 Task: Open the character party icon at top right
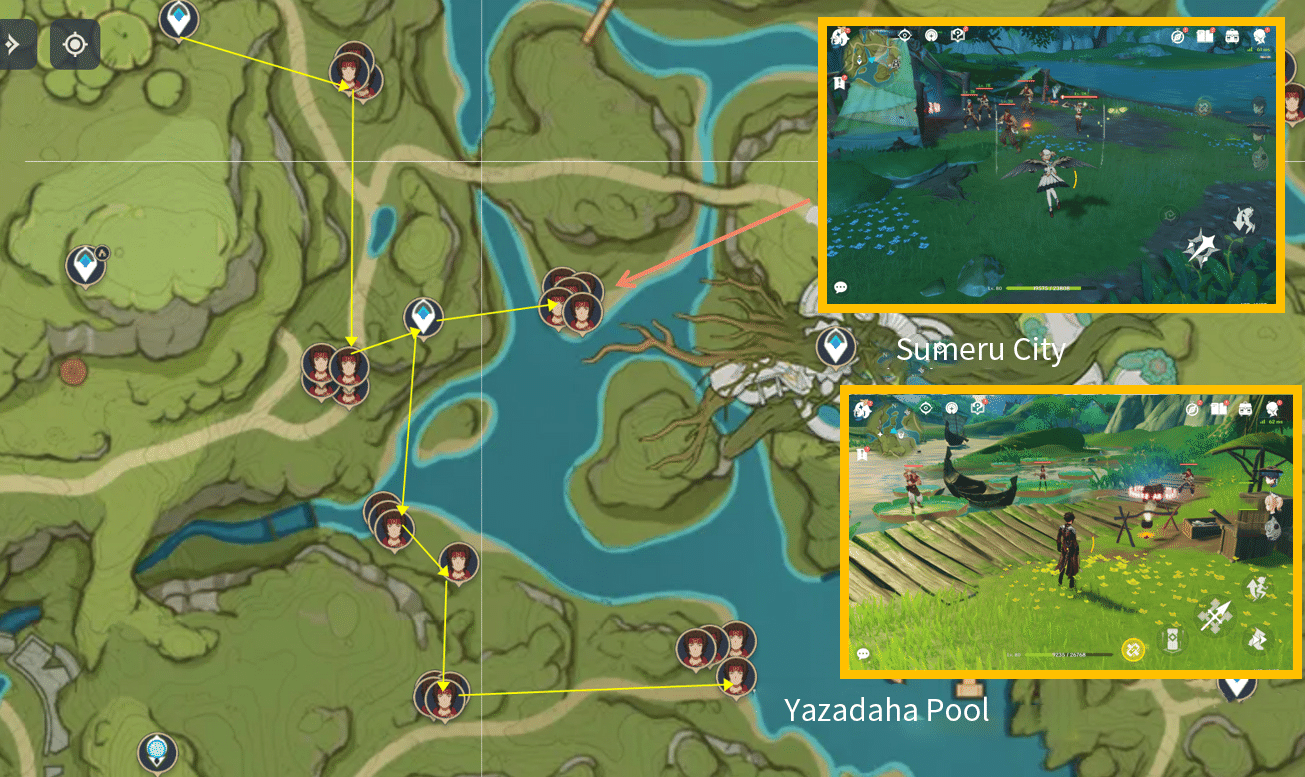1258,38
